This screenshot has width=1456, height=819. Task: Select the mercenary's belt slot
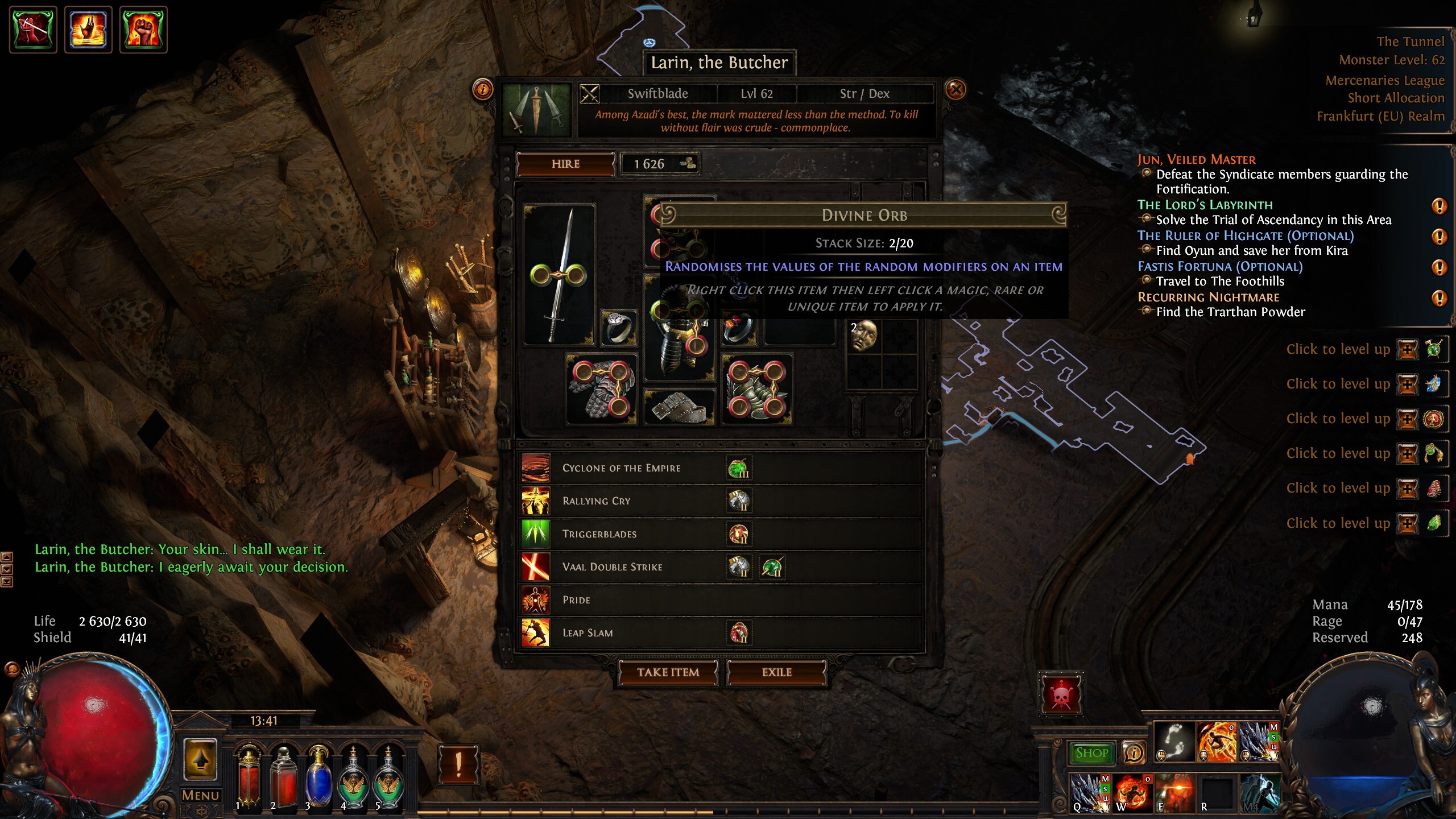pos(679,407)
